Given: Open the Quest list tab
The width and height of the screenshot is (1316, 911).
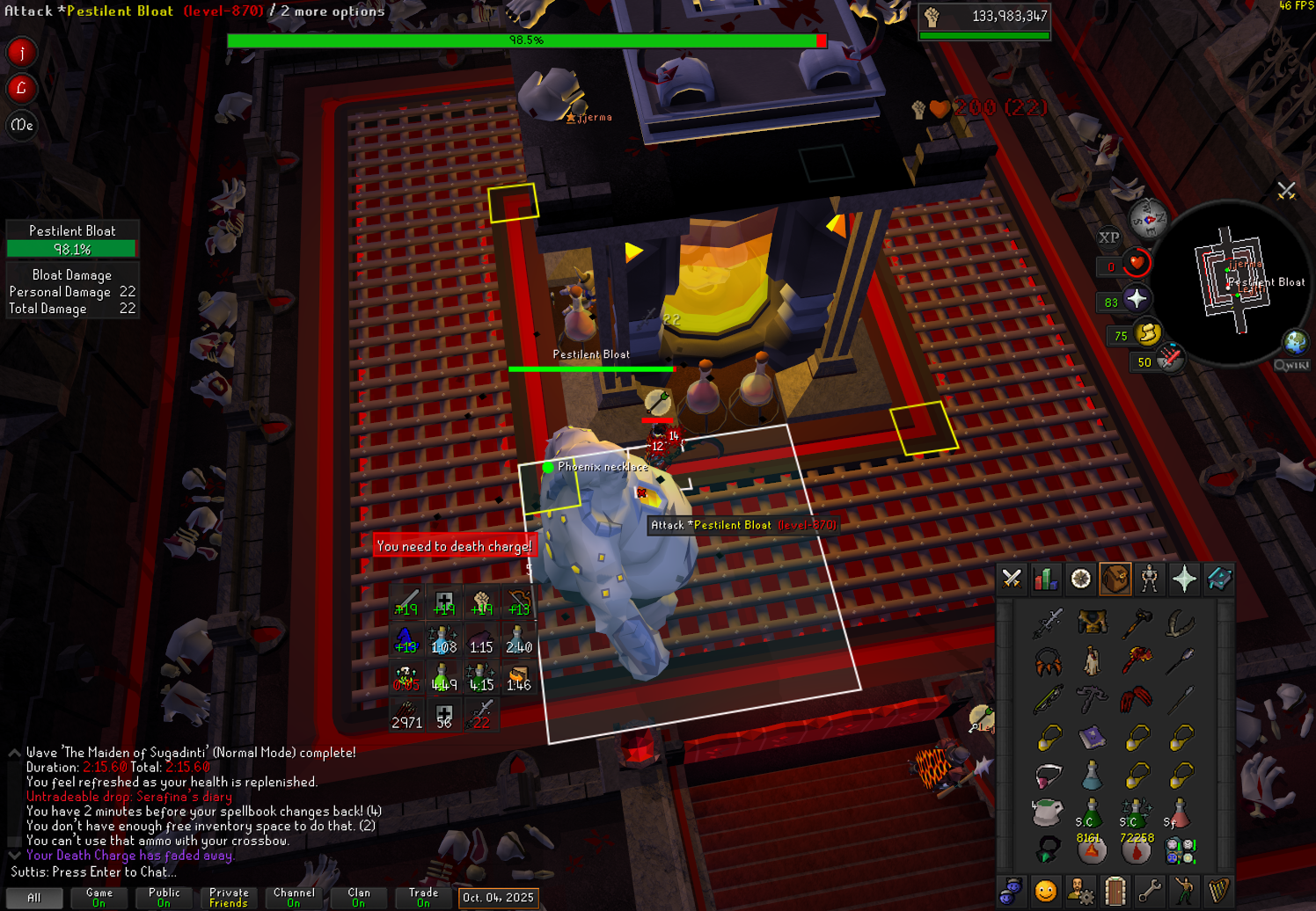Looking at the screenshot, I should tap(1080, 579).
